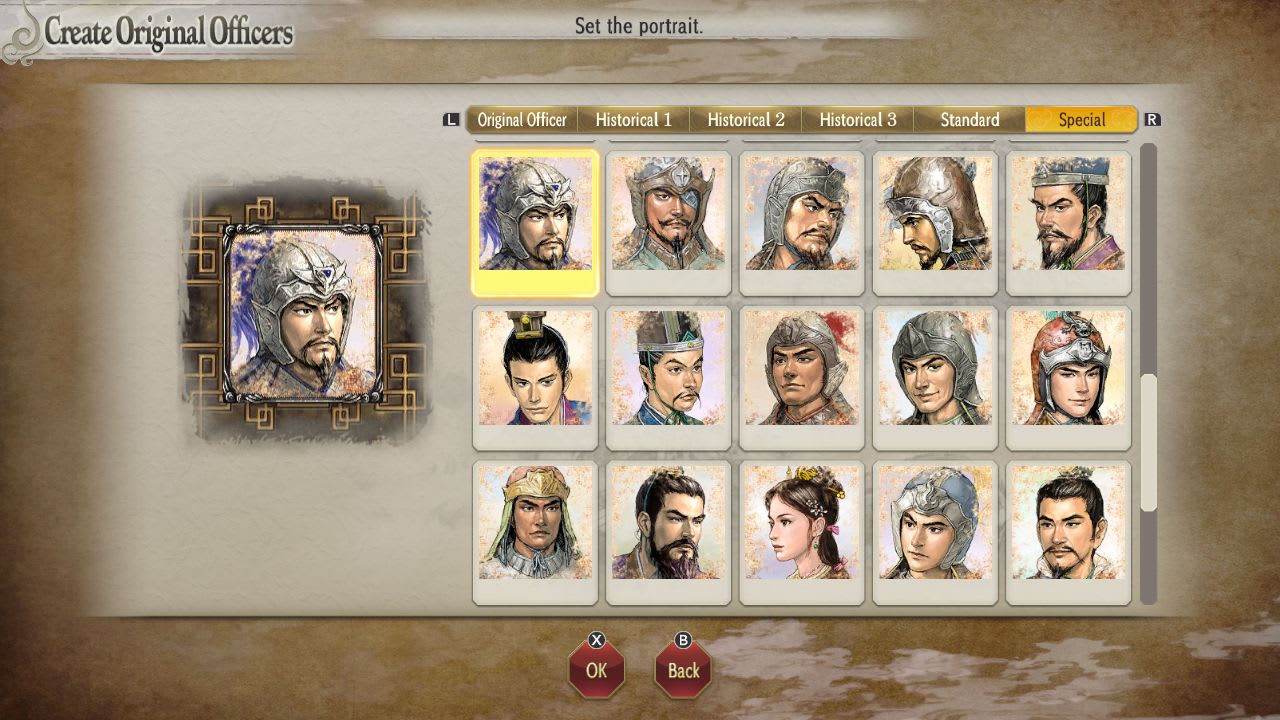1280x720 pixels.
Task: Select the side-profile officer in fur-trimmed helmet
Action: tap(934, 220)
